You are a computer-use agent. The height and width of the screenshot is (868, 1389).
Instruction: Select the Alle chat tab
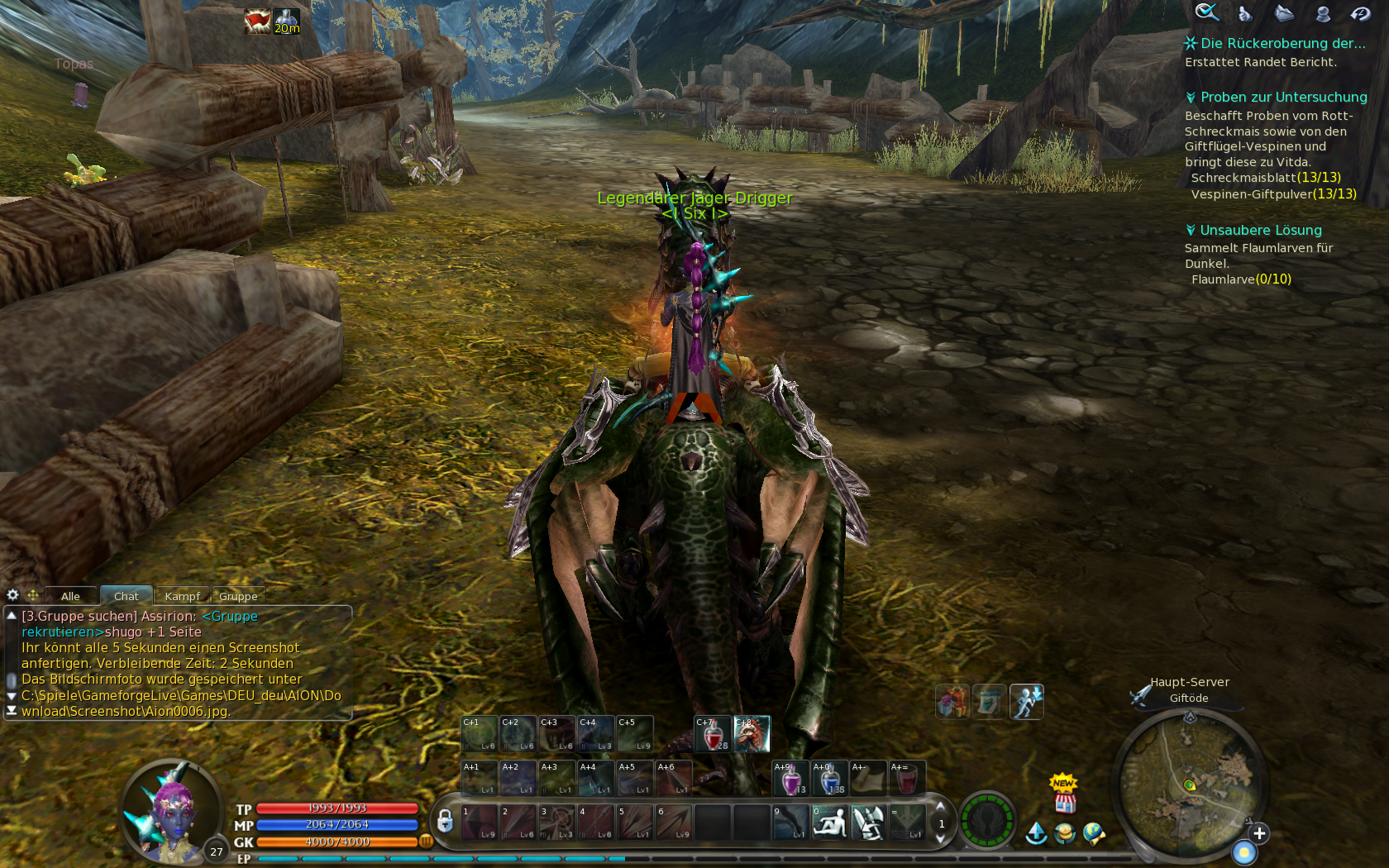click(70, 596)
